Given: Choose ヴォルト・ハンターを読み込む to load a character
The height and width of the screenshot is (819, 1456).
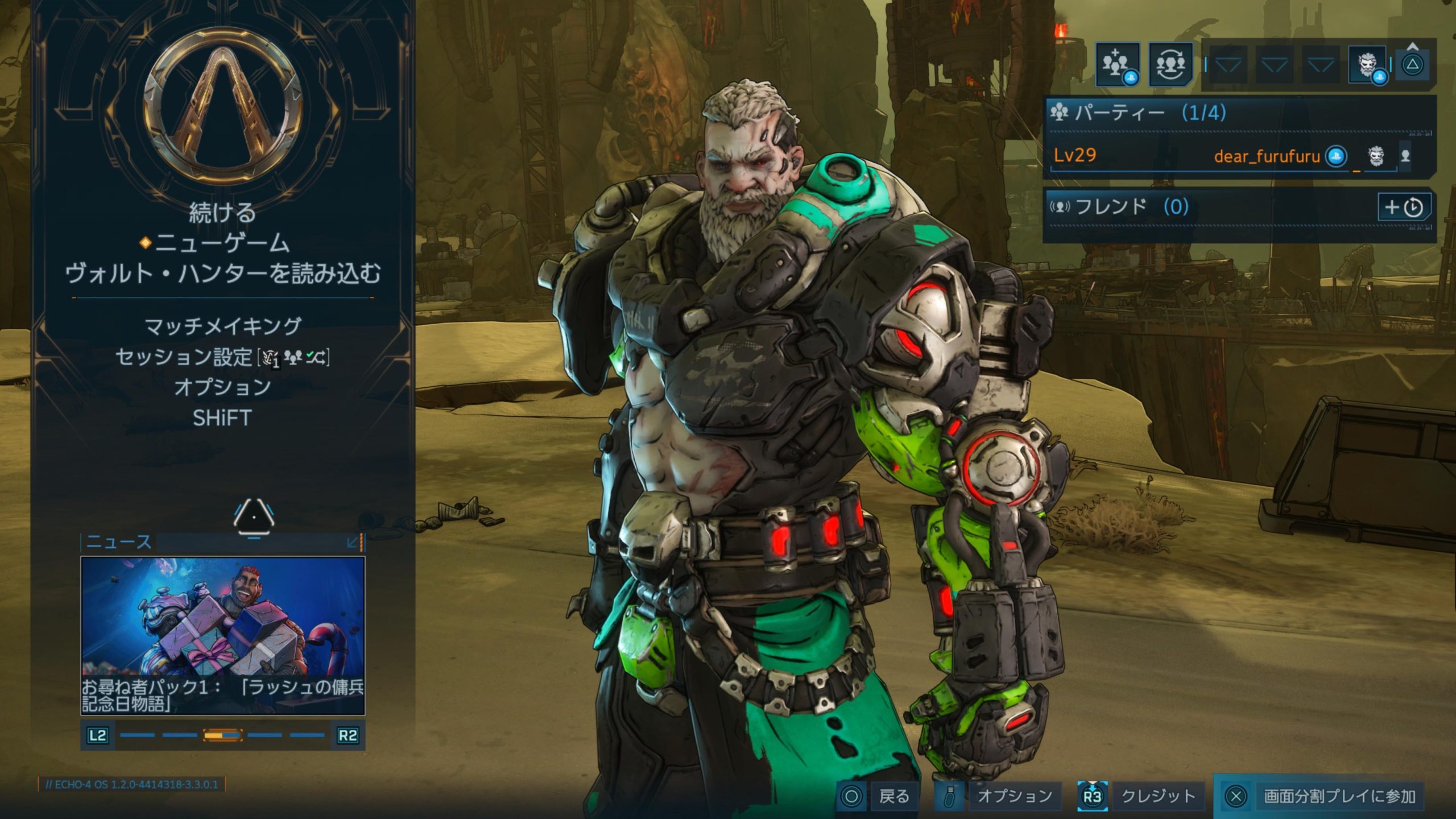Looking at the screenshot, I should [222, 274].
